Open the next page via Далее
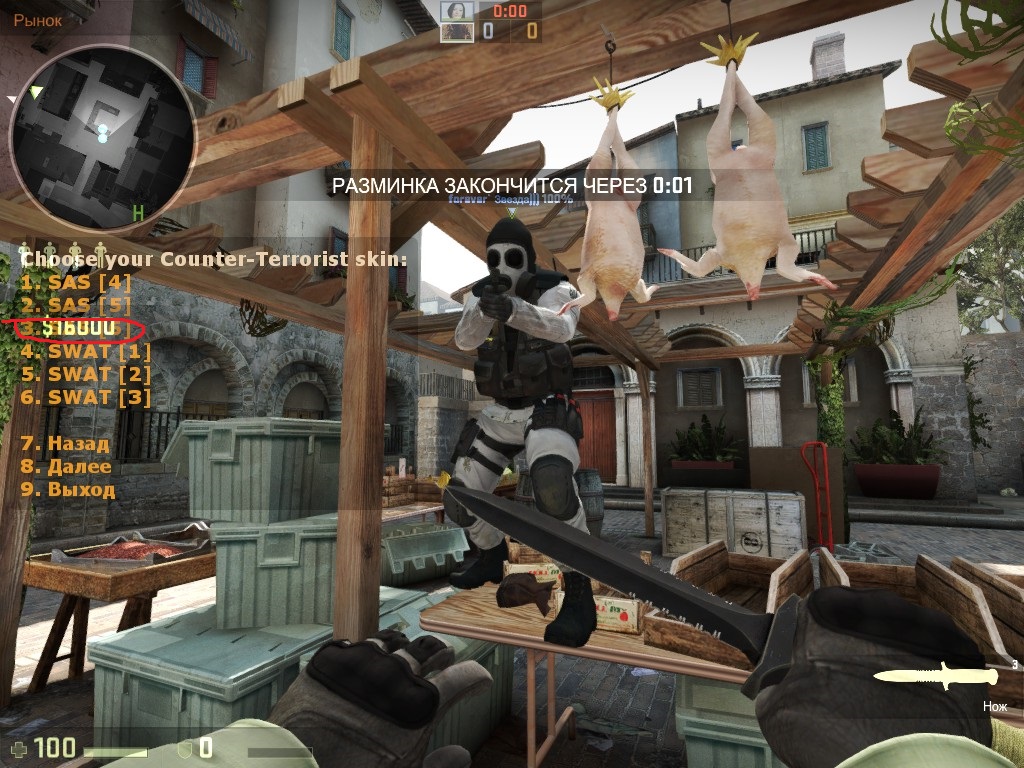 pyautogui.click(x=66, y=466)
